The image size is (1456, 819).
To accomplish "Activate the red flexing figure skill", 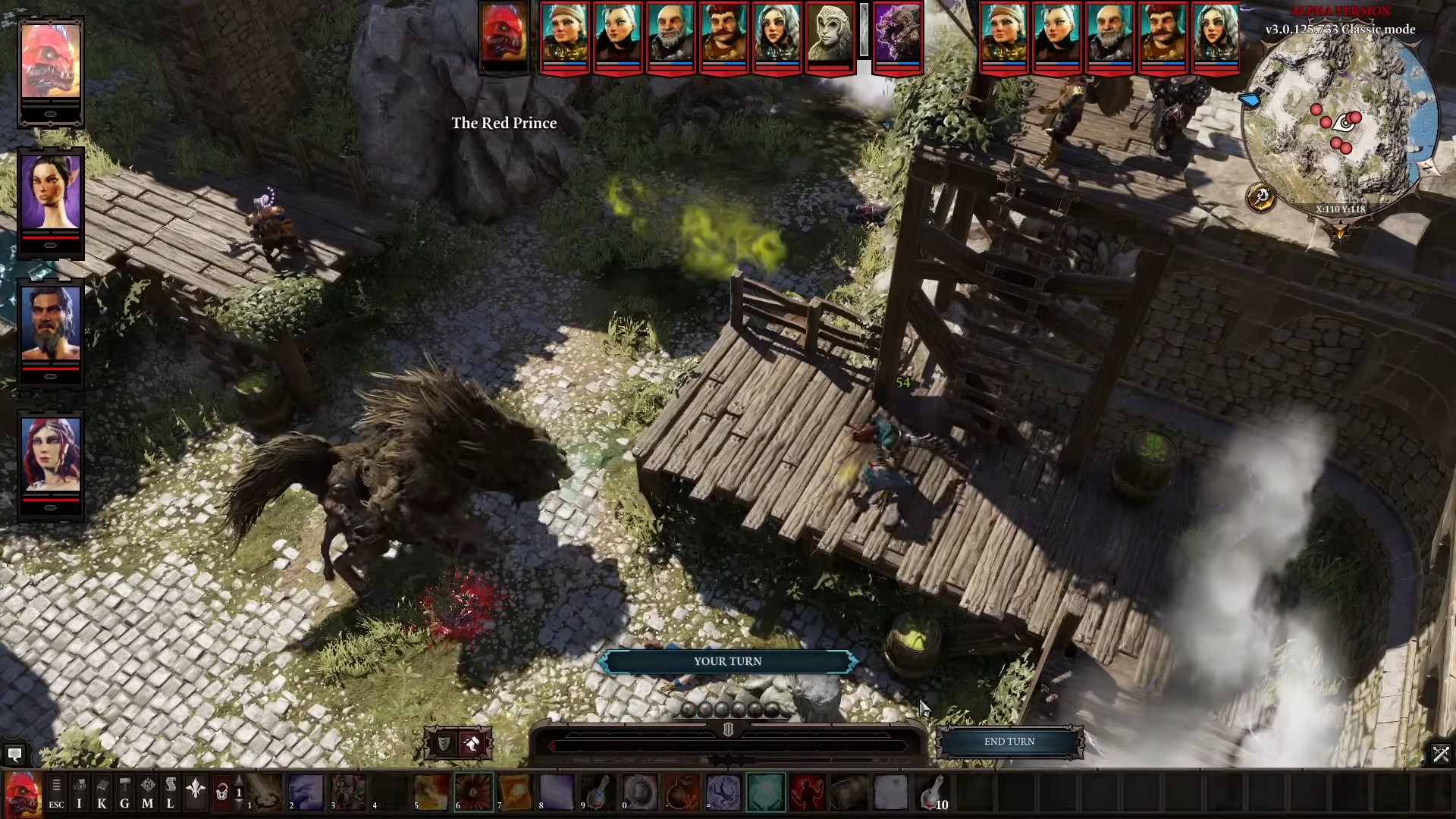I will click(x=807, y=792).
